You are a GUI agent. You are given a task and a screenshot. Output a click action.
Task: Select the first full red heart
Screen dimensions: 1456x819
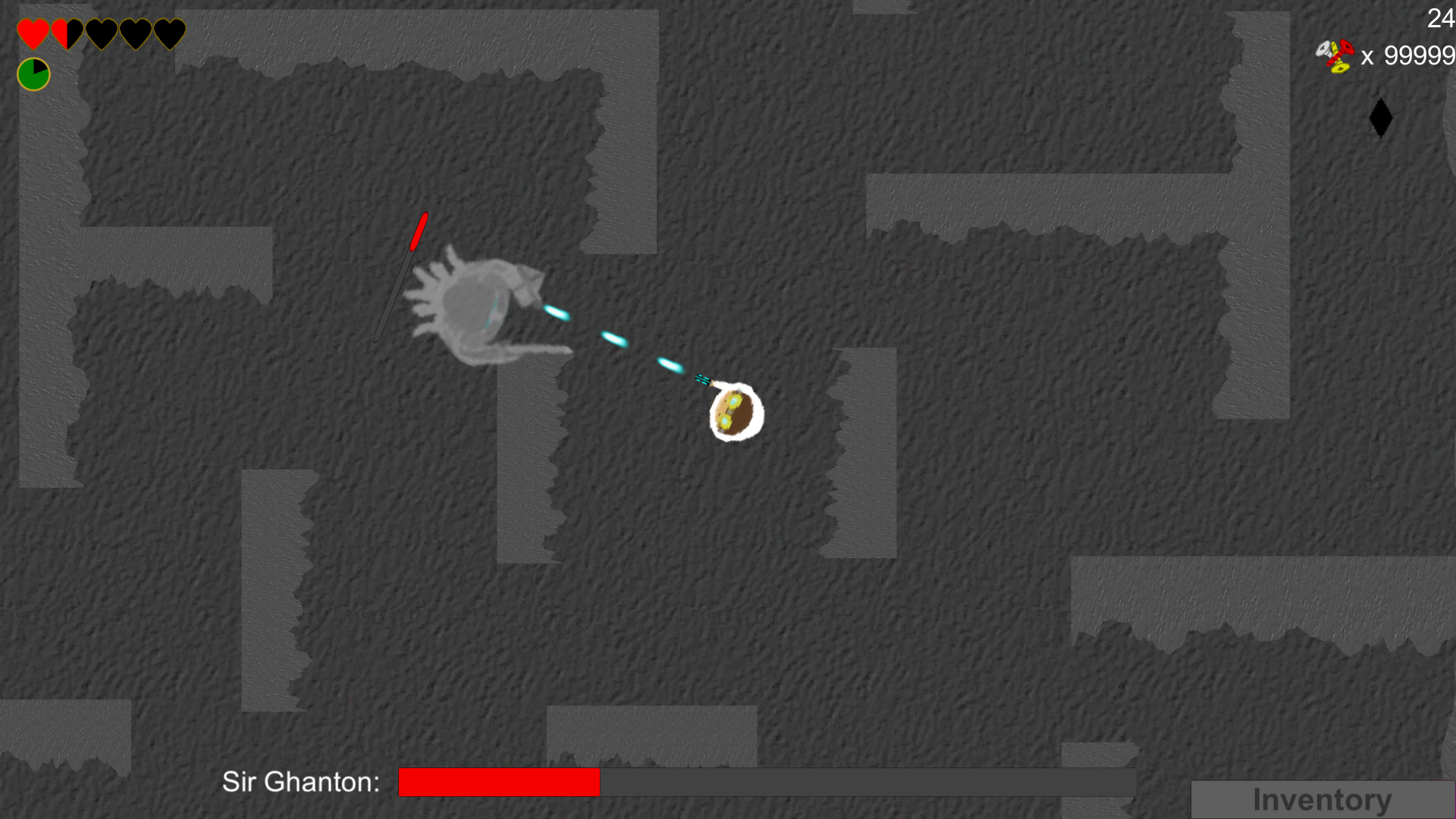coord(32,32)
